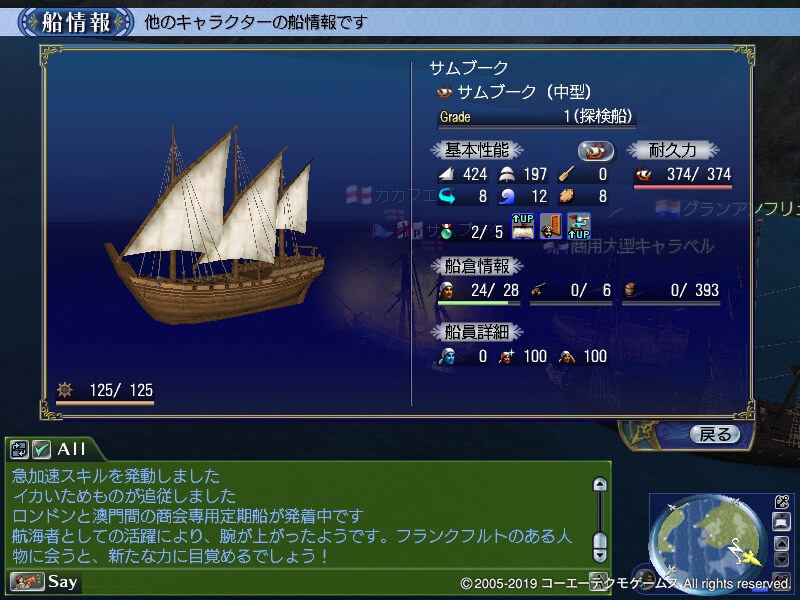Click the 戻る back button
The height and width of the screenshot is (600, 800).
click(714, 434)
